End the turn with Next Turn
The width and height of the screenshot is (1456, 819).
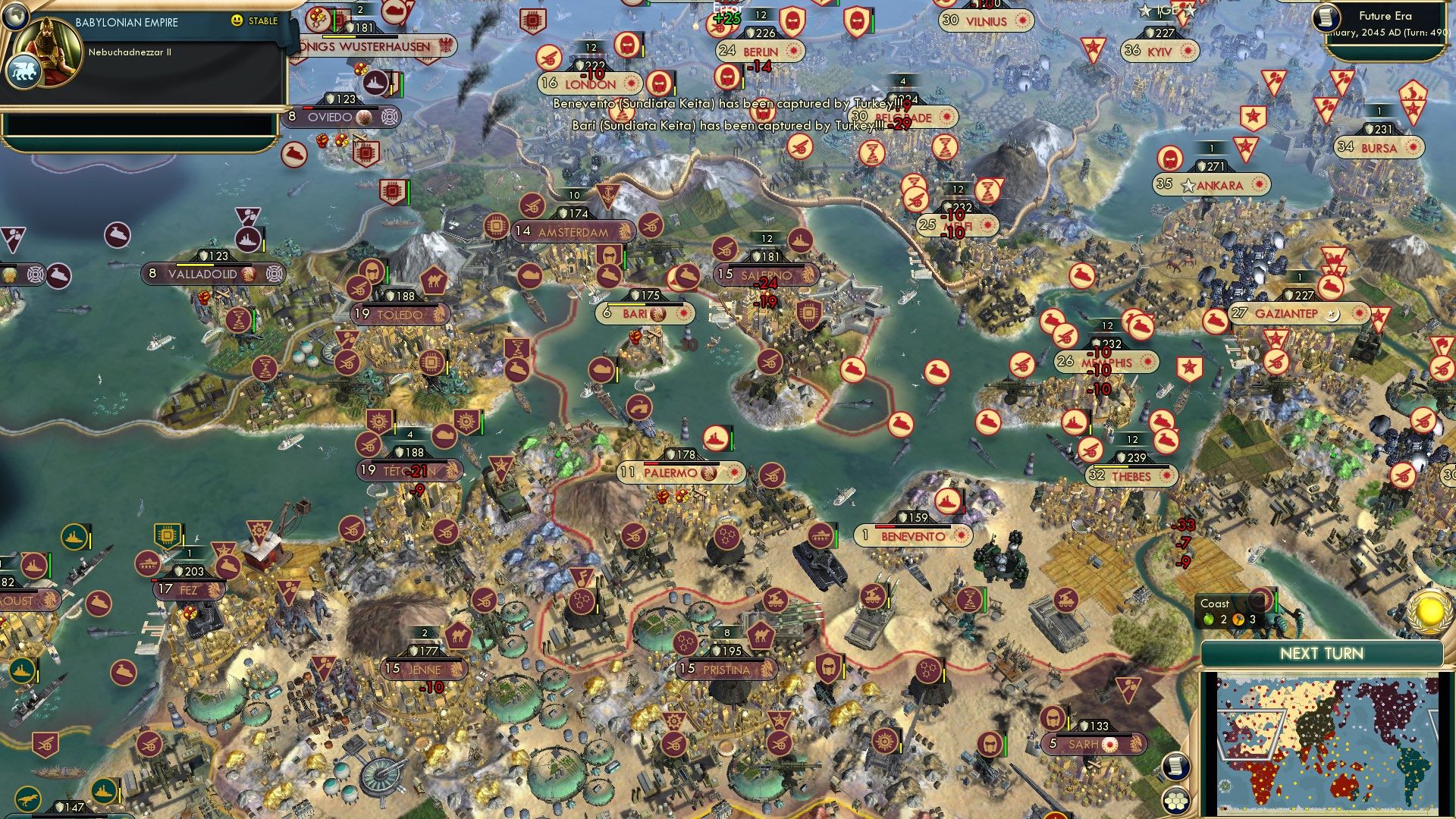coord(1321,654)
